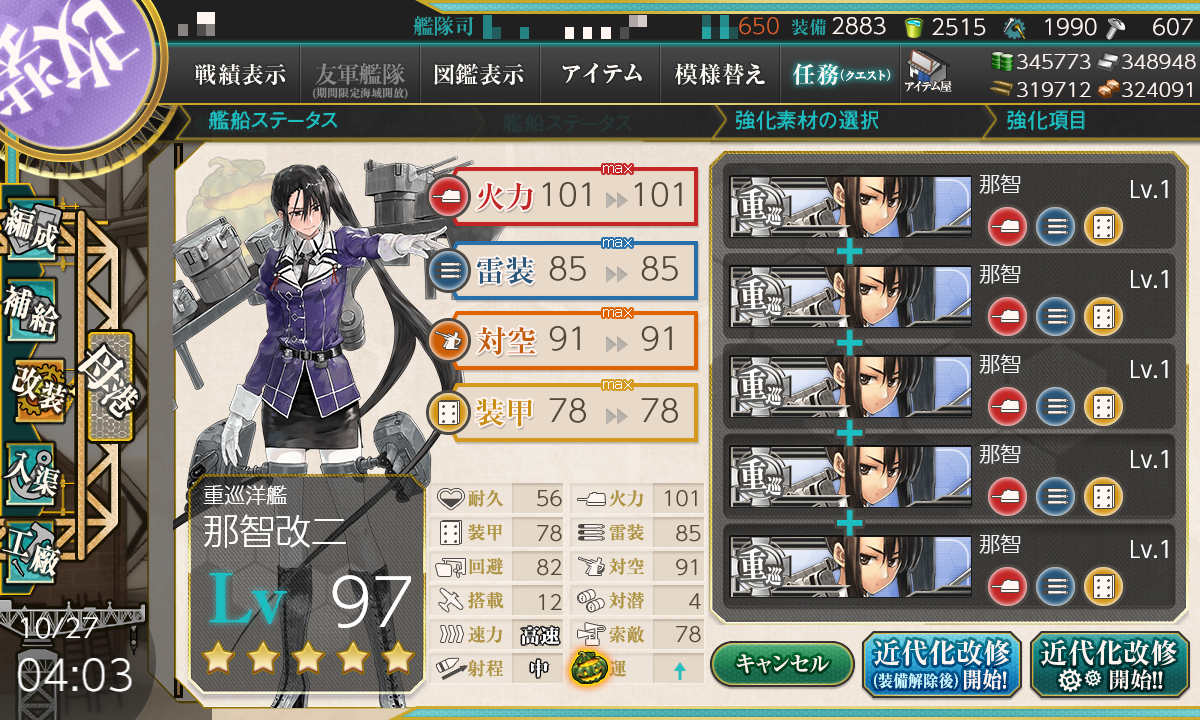Screen dimensions: 1200x720
Task: Visit the アイテム屋 item shop
Action: tap(927, 72)
